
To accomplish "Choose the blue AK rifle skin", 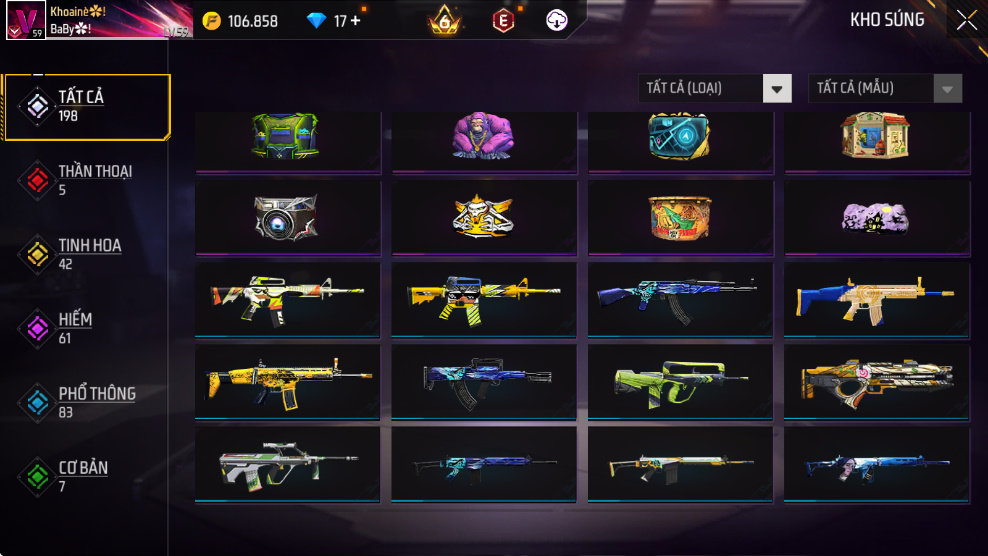I will coord(680,297).
